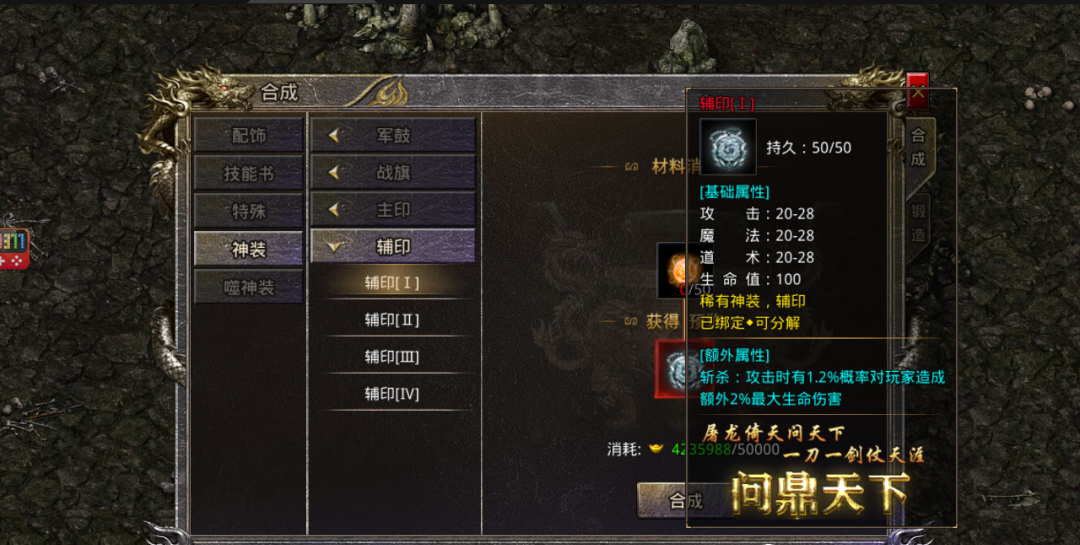Image resolution: width=1080 pixels, height=545 pixels.
Task: Switch to the 锻造 side tab
Action: [x=918, y=223]
